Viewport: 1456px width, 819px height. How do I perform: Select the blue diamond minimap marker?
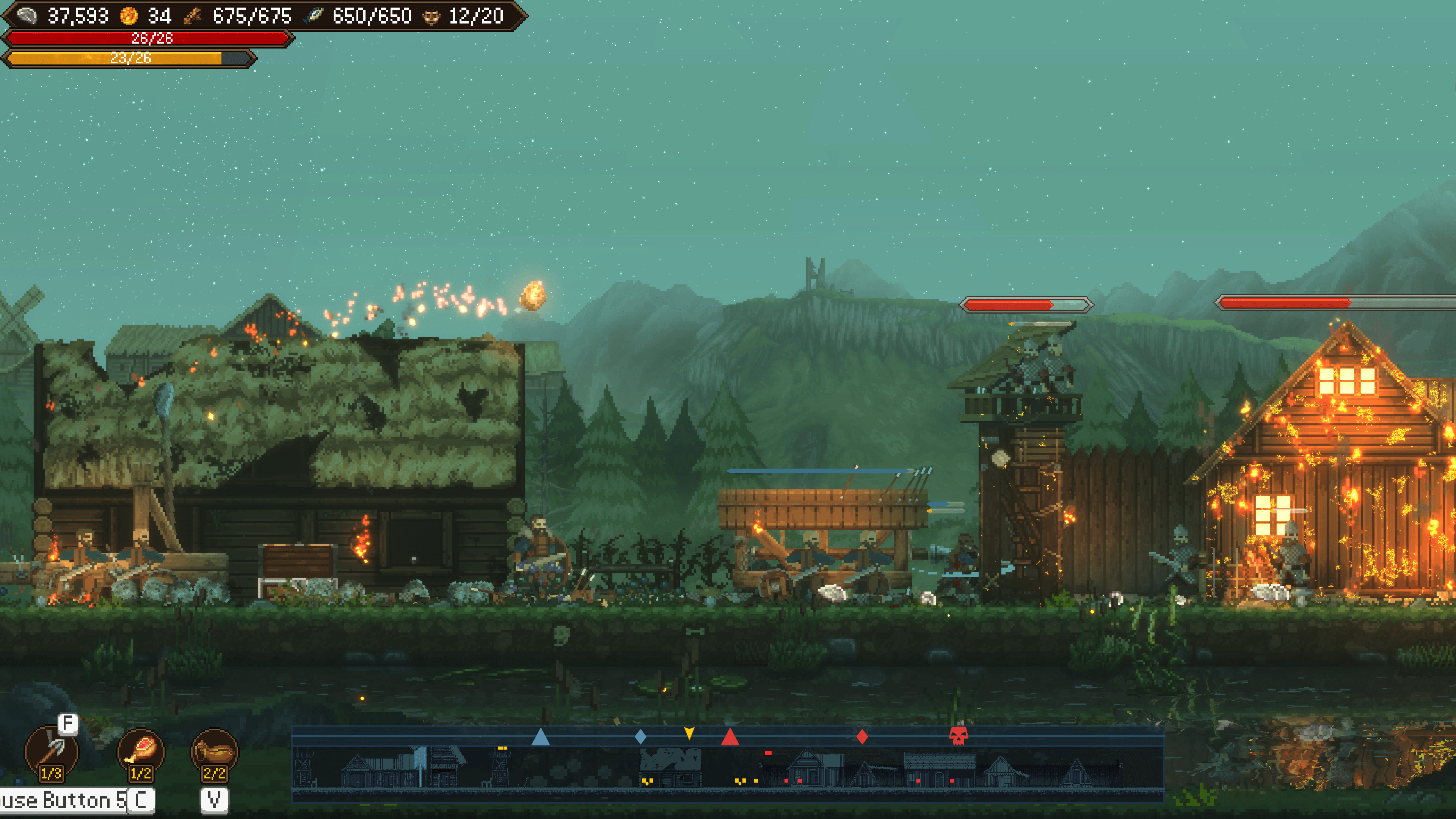640,736
